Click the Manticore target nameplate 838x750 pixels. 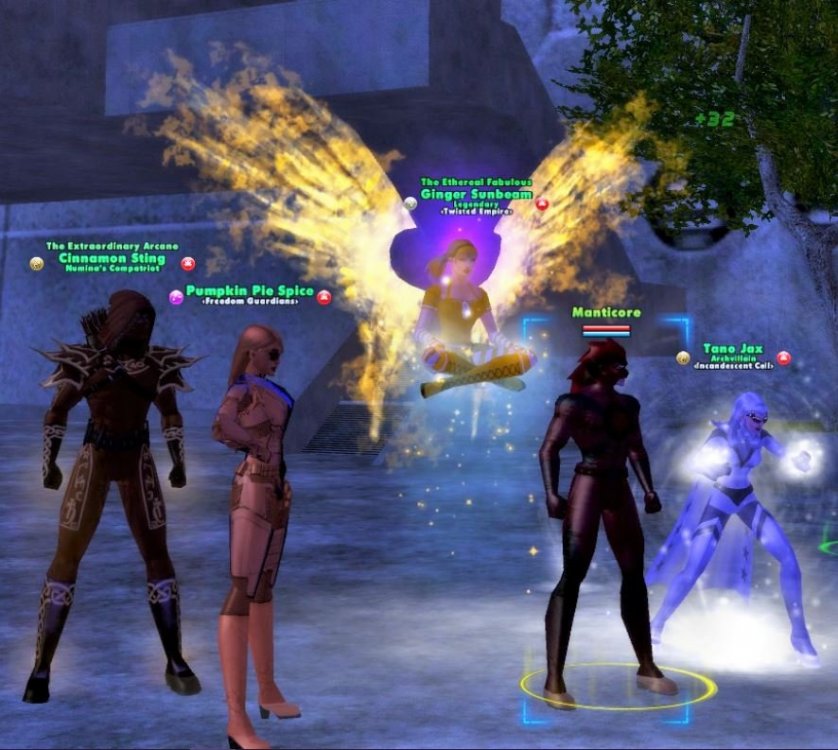[x=606, y=312]
